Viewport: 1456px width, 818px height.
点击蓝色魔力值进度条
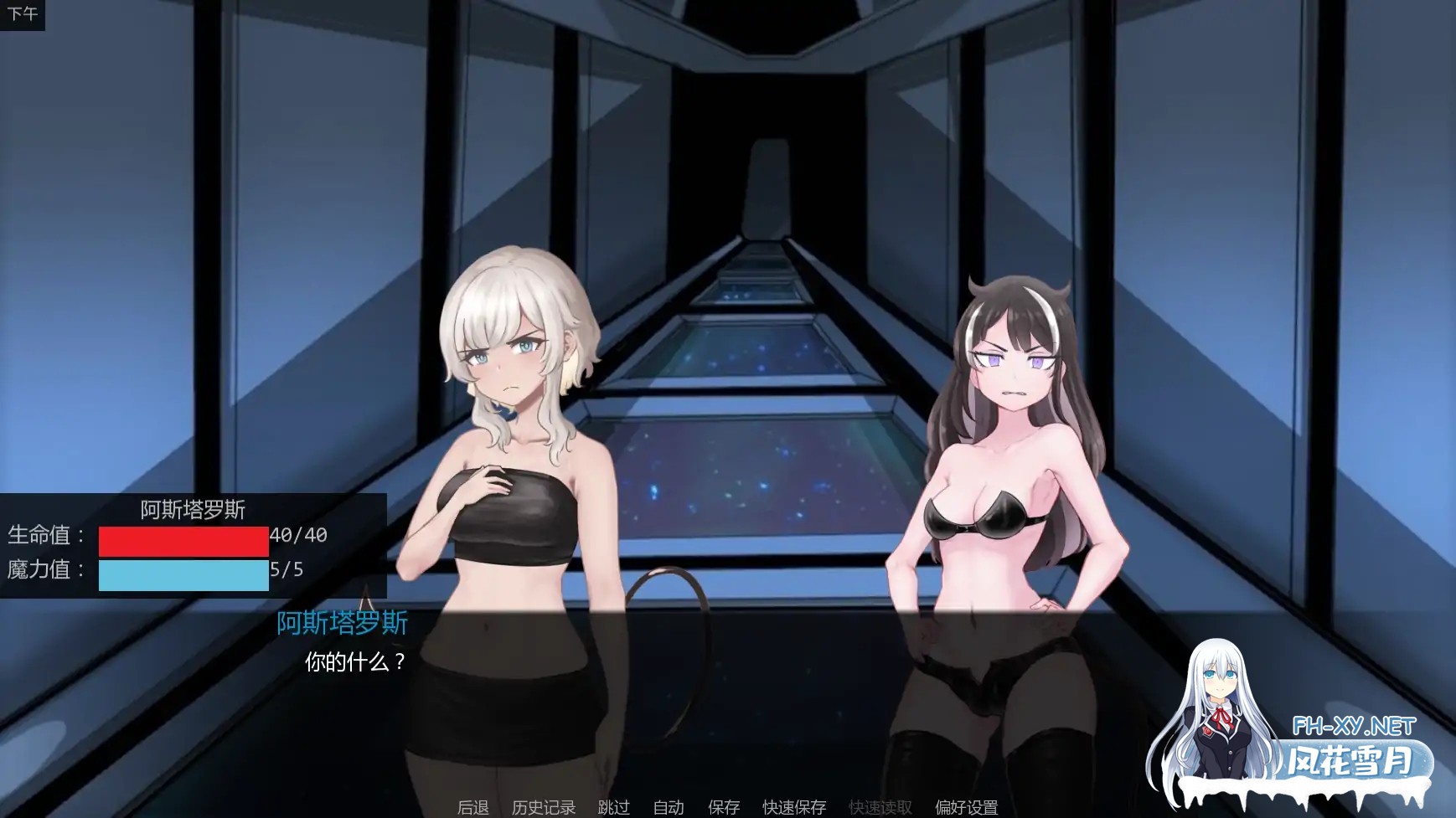(183, 574)
